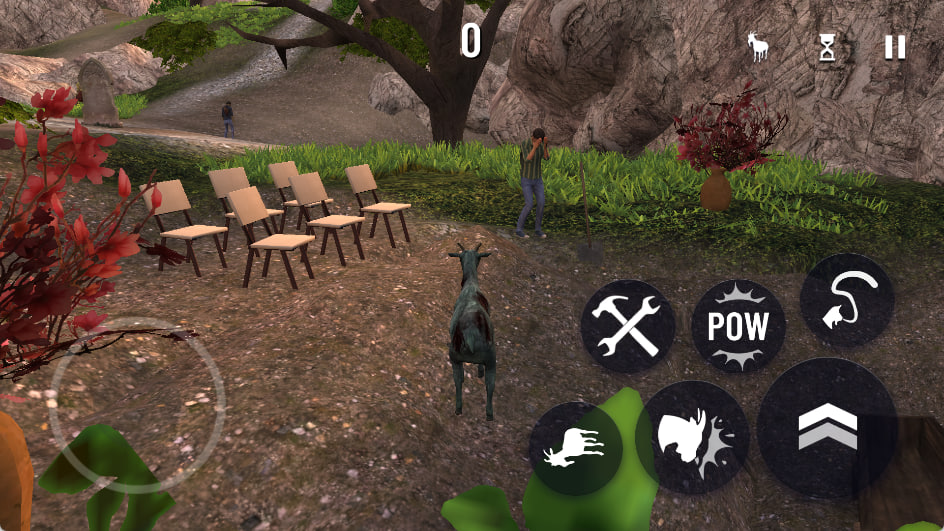Open the goat selection icon
The width and height of the screenshot is (944, 531).
pyautogui.click(x=759, y=47)
